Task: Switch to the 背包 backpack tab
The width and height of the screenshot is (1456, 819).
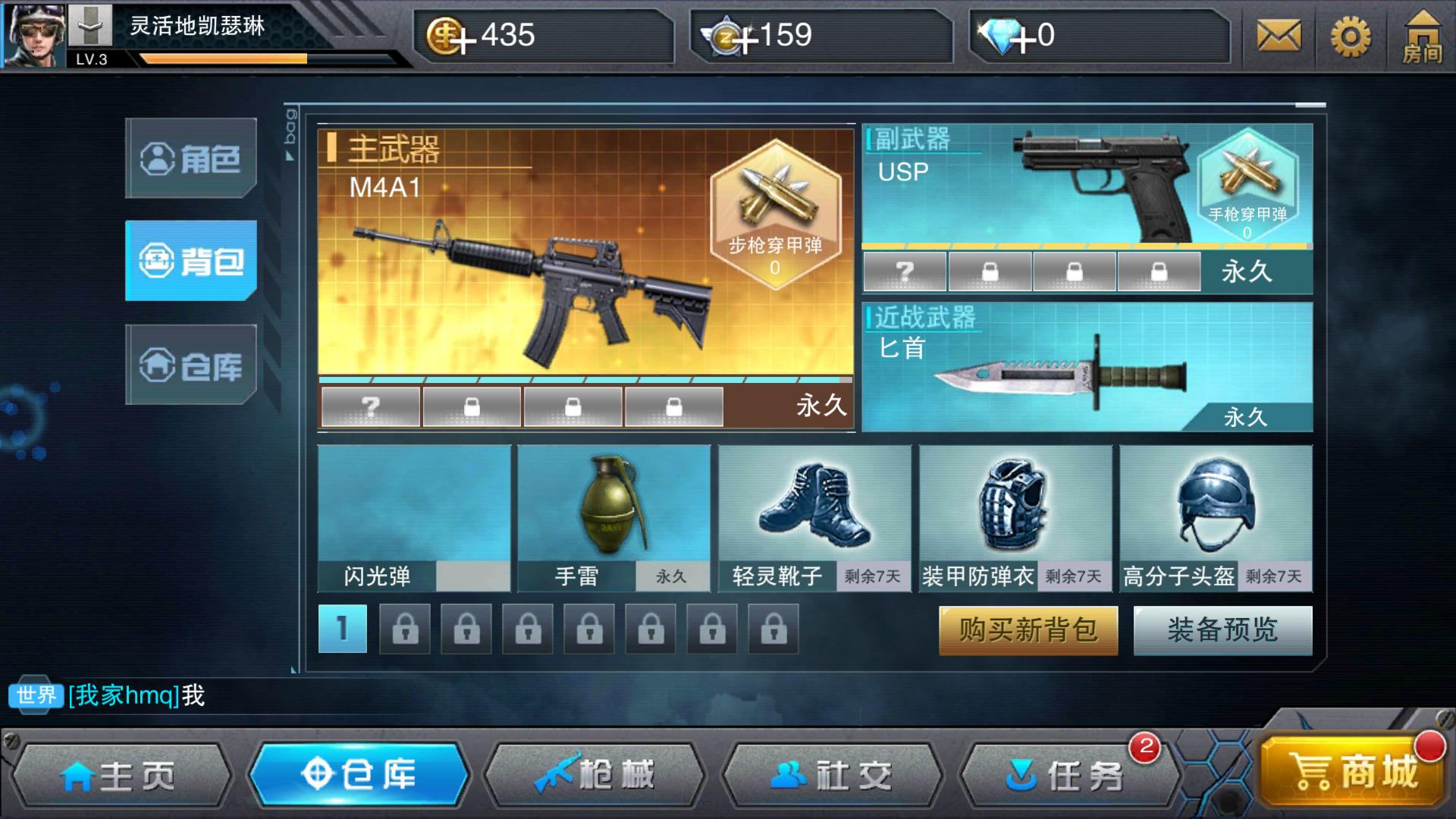Action: click(x=190, y=261)
